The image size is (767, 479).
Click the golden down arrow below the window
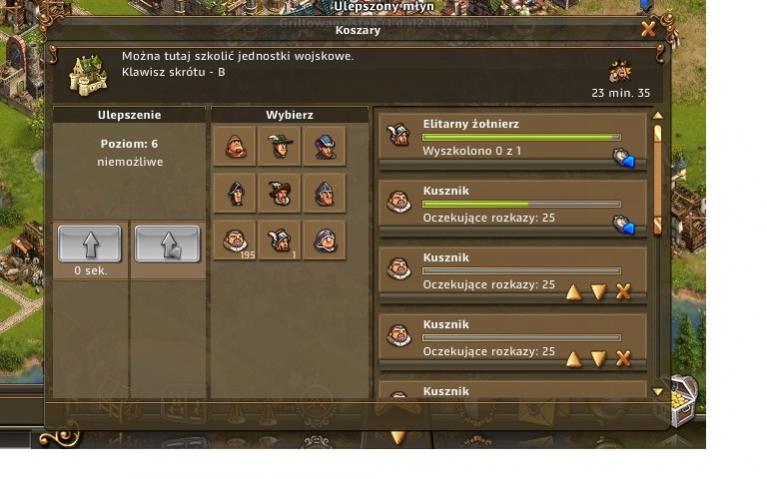[398, 437]
